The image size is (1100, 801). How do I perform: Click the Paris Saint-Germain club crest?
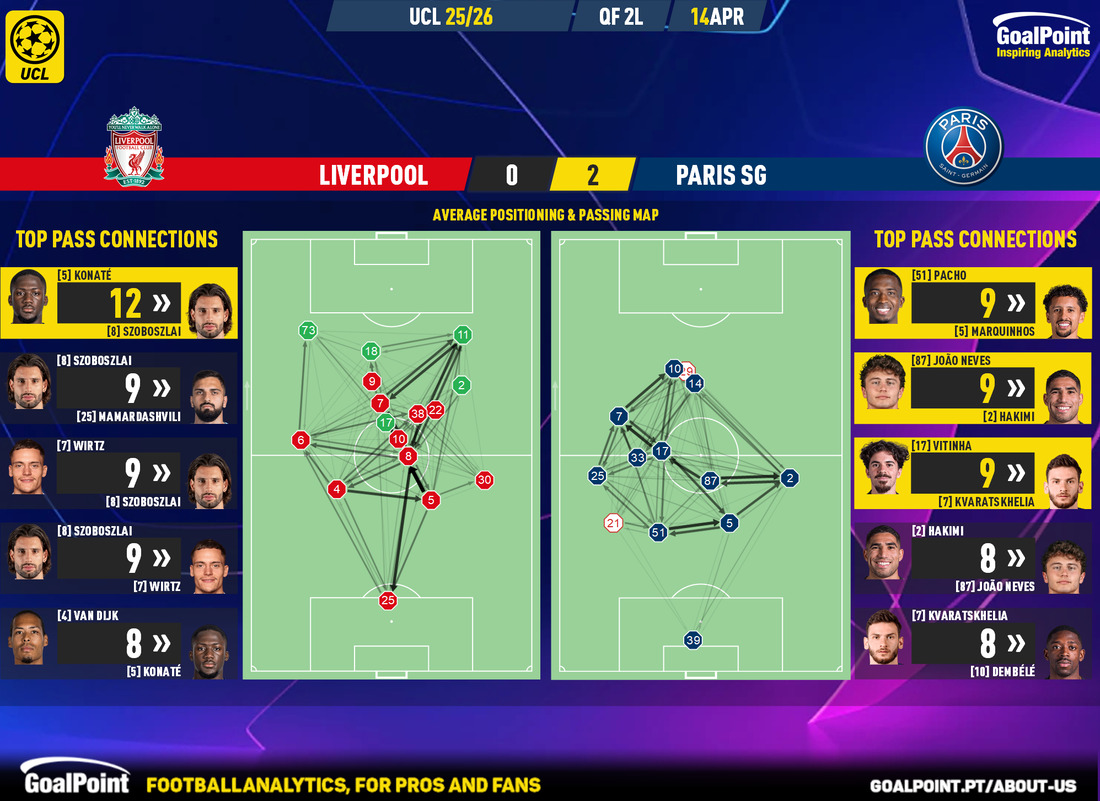(x=963, y=147)
